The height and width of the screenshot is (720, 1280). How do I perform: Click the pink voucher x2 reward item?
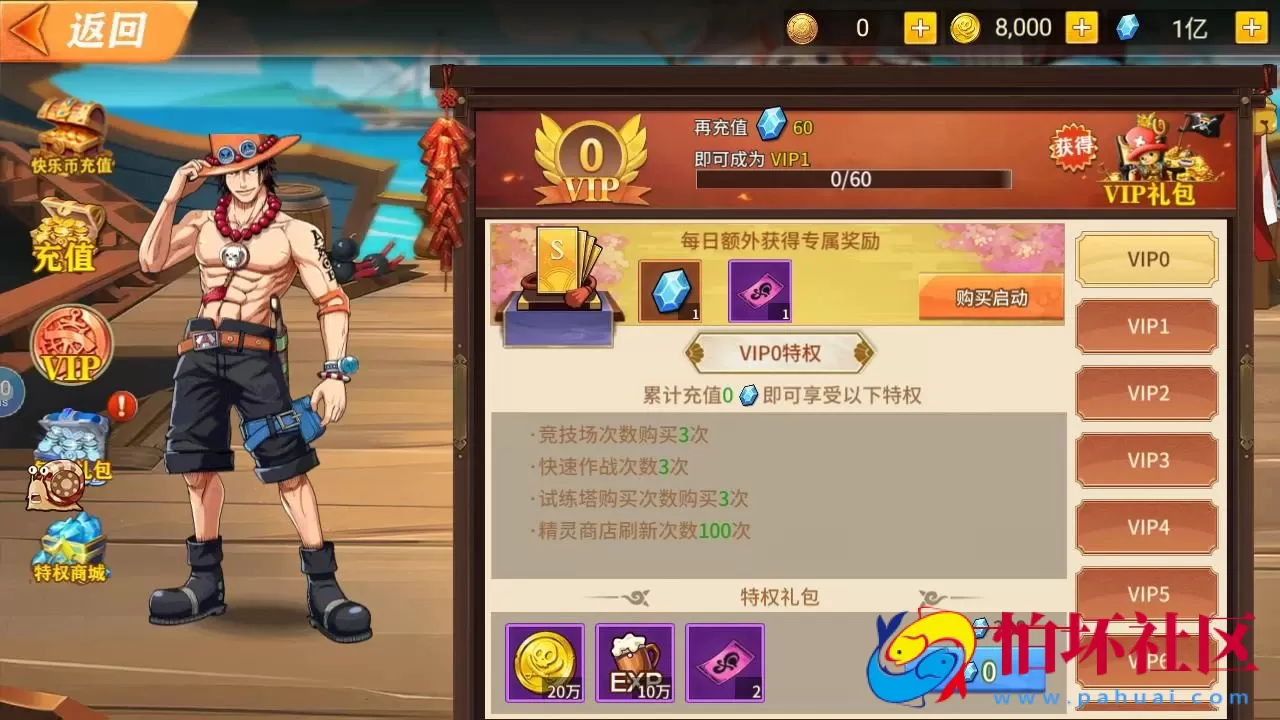coord(724,662)
